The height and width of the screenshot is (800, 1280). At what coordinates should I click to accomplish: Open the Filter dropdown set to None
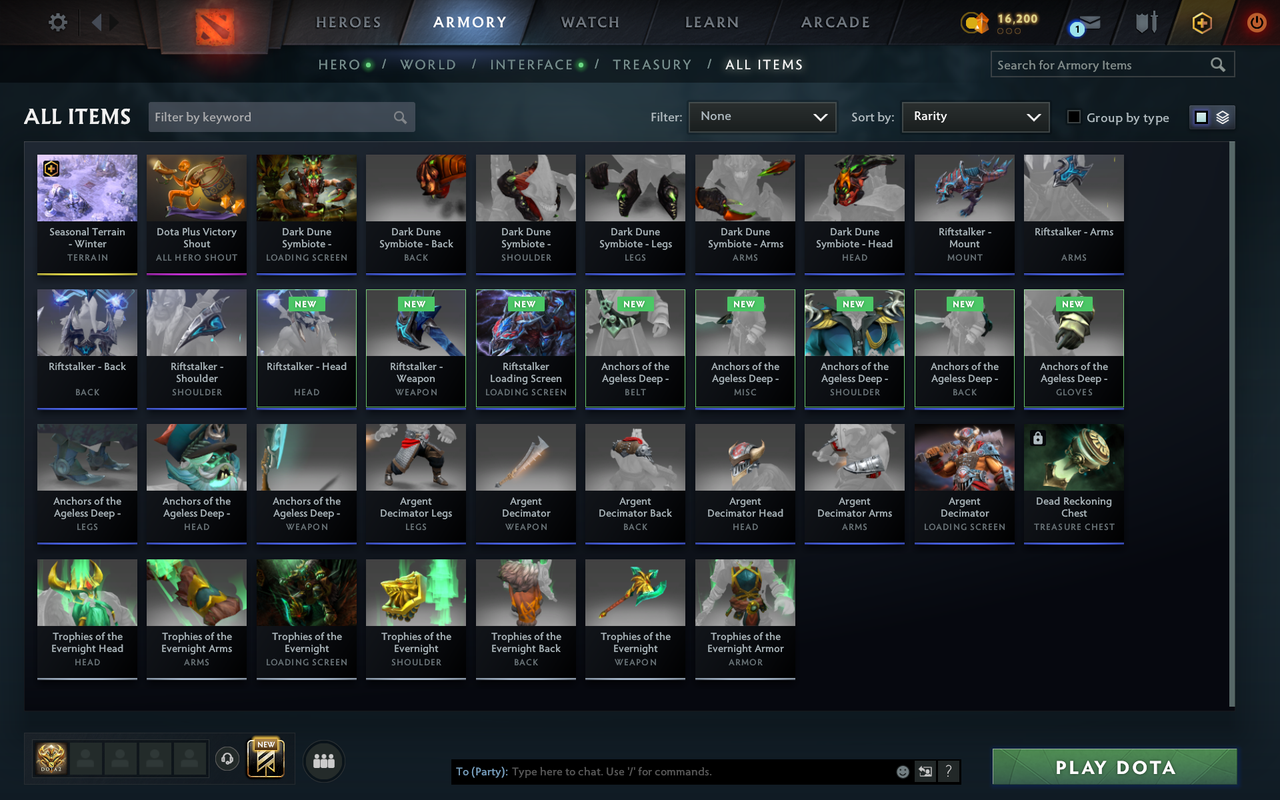pyautogui.click(x=762, y=117)
